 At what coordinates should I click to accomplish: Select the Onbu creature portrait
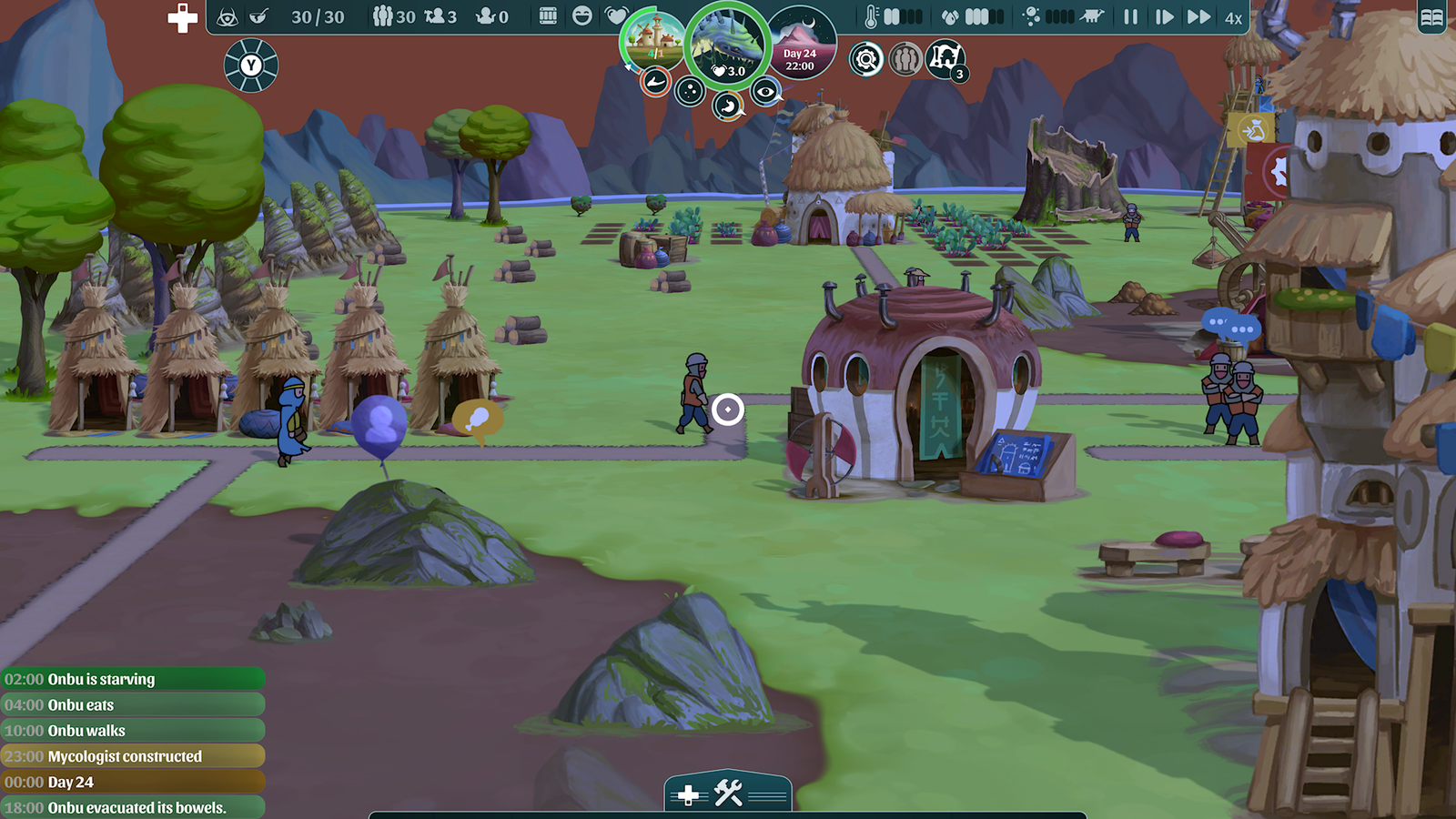pos(727,44)
